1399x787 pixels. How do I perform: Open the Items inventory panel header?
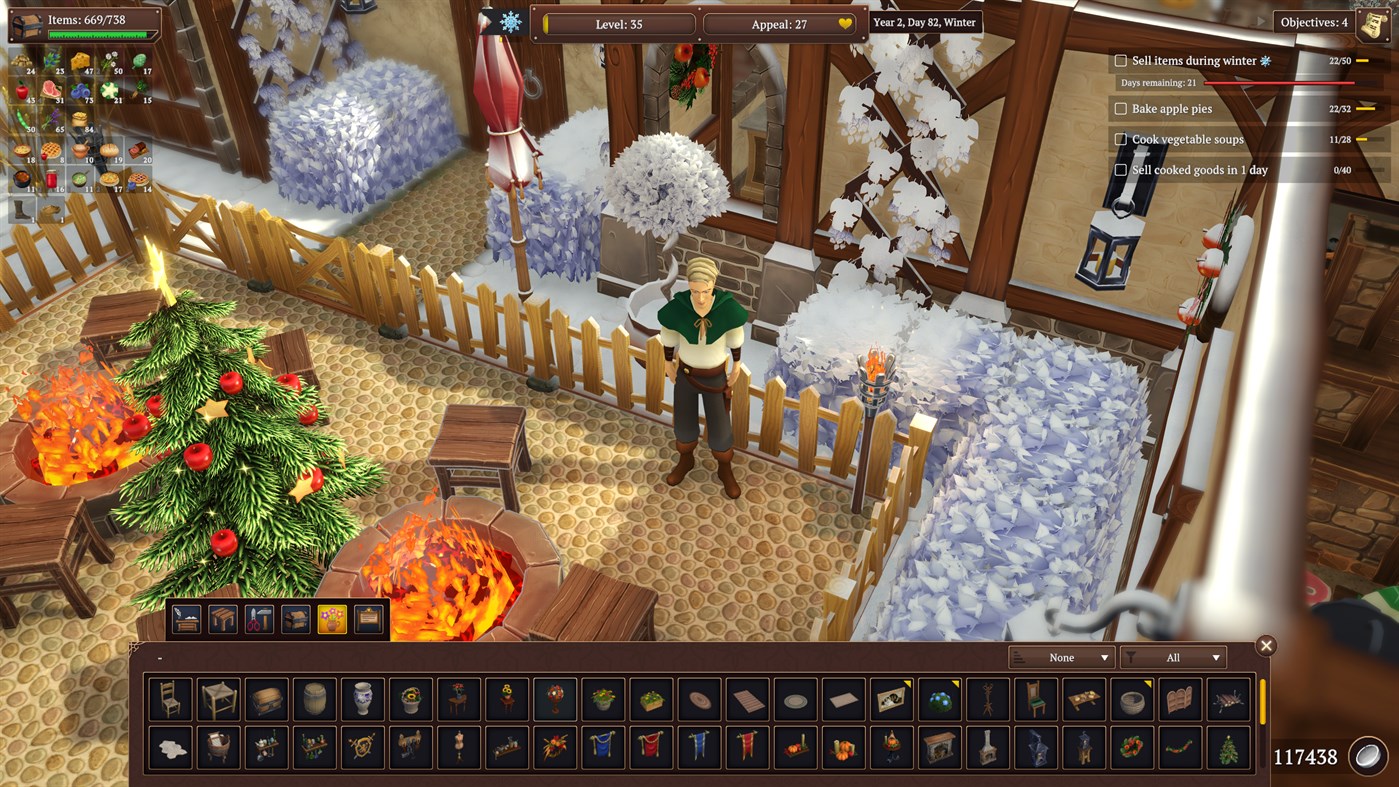pyautogui.click(x=85, y=17)
